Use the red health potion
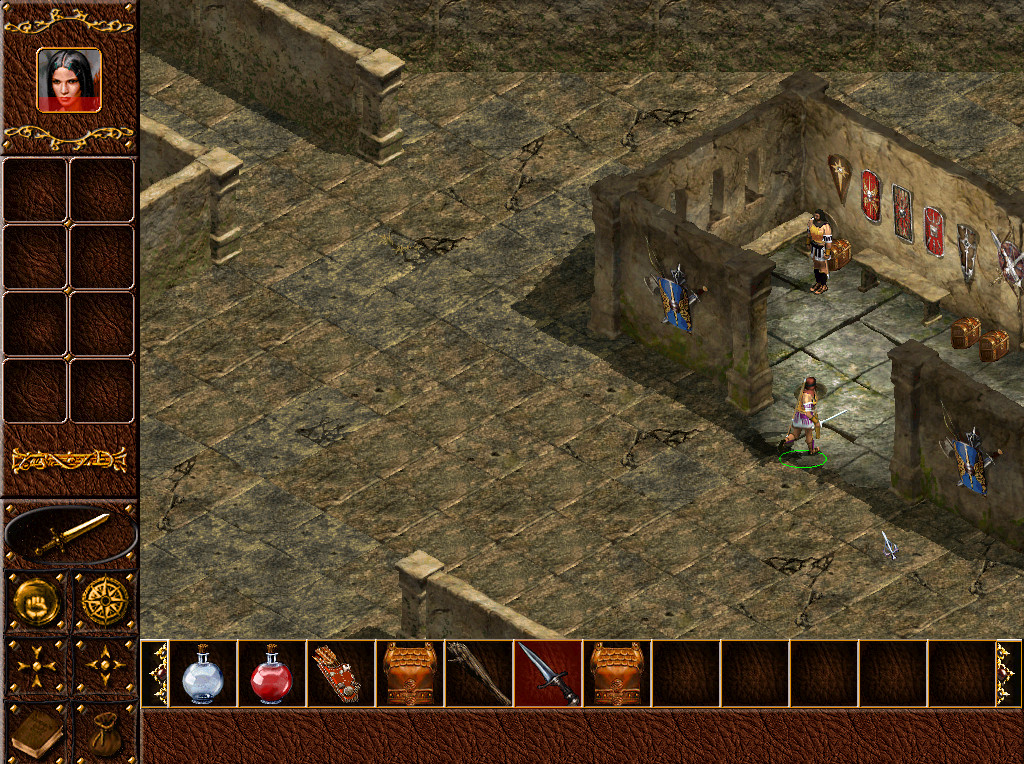 271,674
